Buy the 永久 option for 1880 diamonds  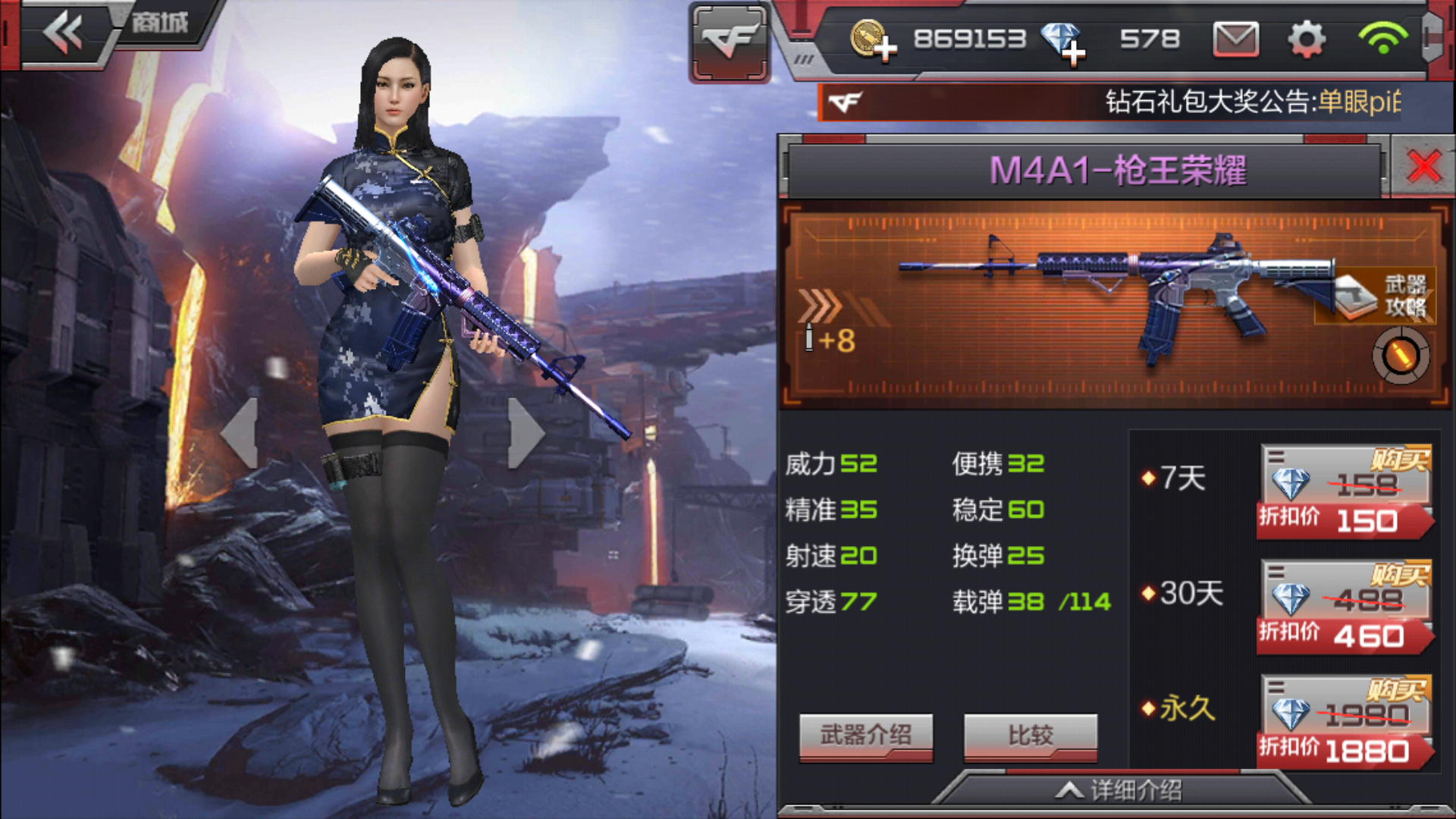pos(1345,723)
